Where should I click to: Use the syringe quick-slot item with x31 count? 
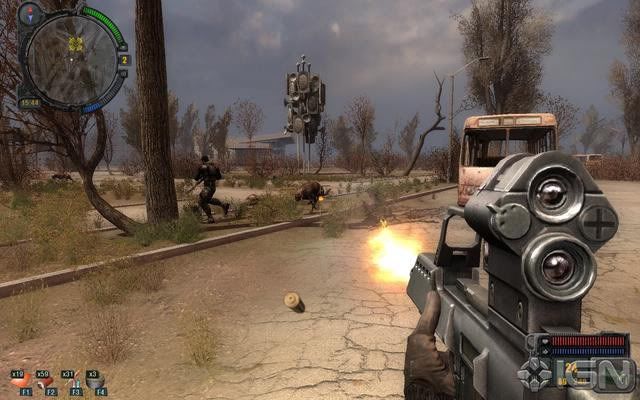point(72,383)
